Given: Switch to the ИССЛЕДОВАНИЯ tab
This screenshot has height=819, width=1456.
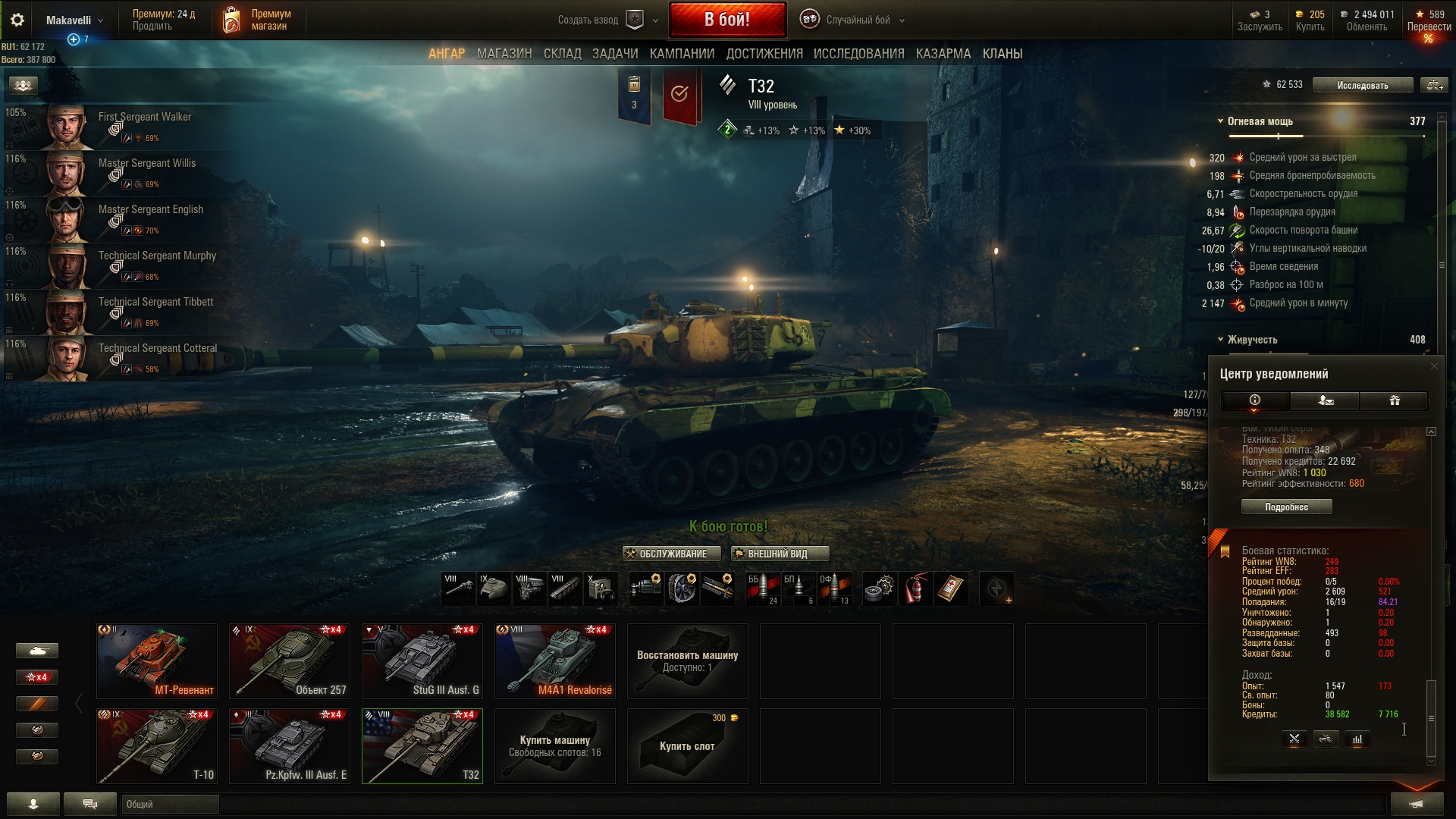Looking at the screenshot, I should (x=858, y=54).
